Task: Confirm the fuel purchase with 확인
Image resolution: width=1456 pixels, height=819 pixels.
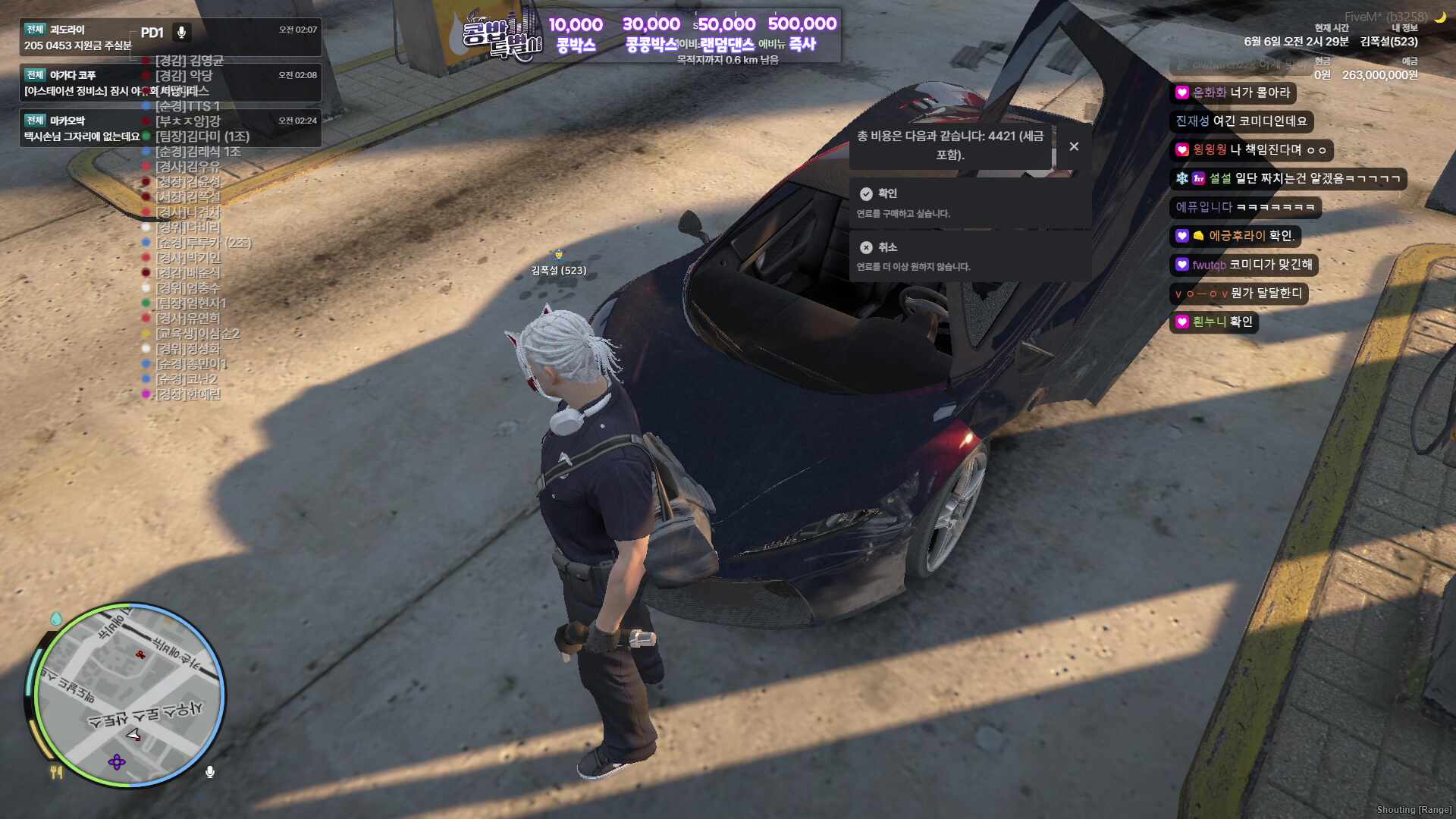Action: [x=969, y=202]
